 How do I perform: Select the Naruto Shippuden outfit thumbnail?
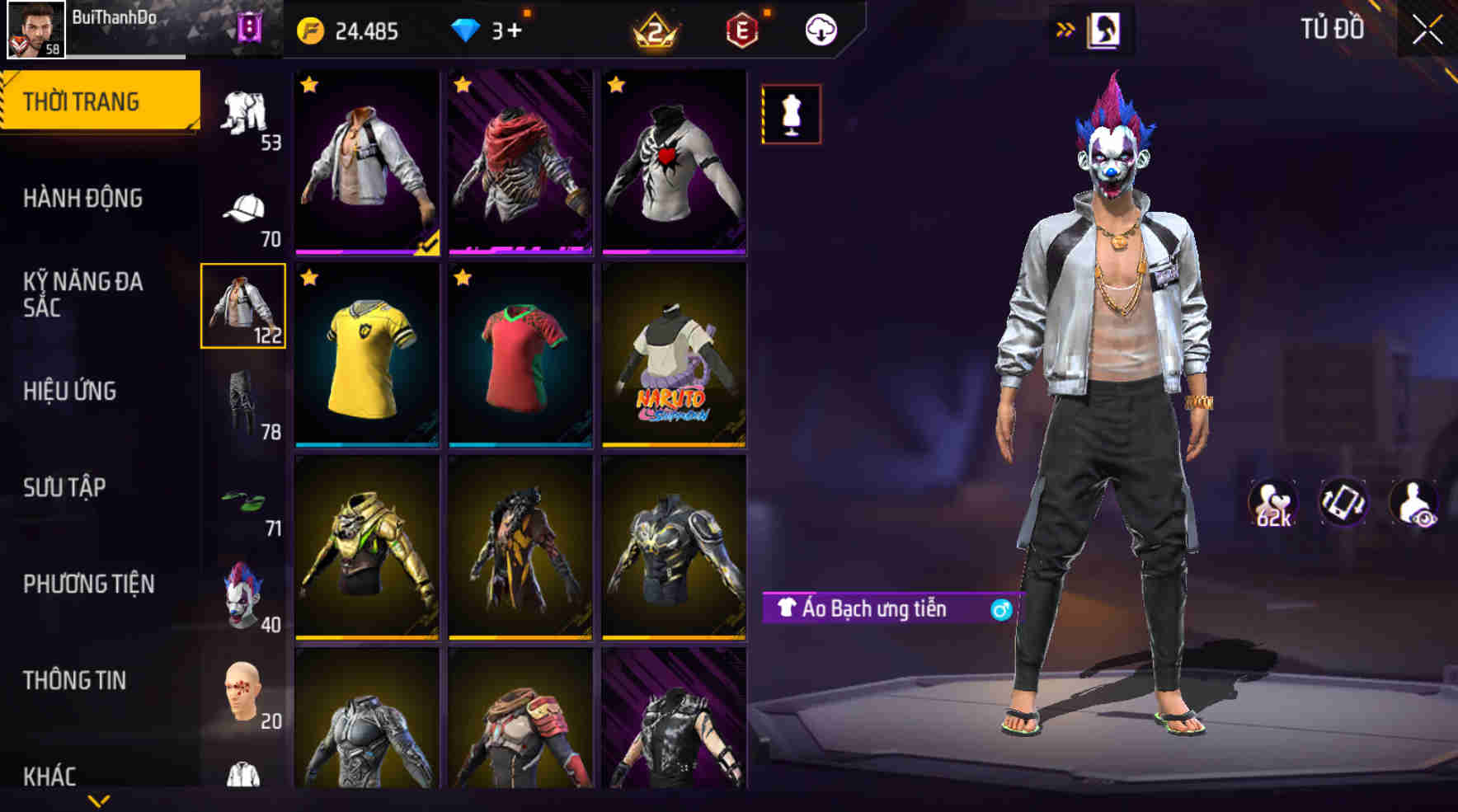[x=673, y=356]
